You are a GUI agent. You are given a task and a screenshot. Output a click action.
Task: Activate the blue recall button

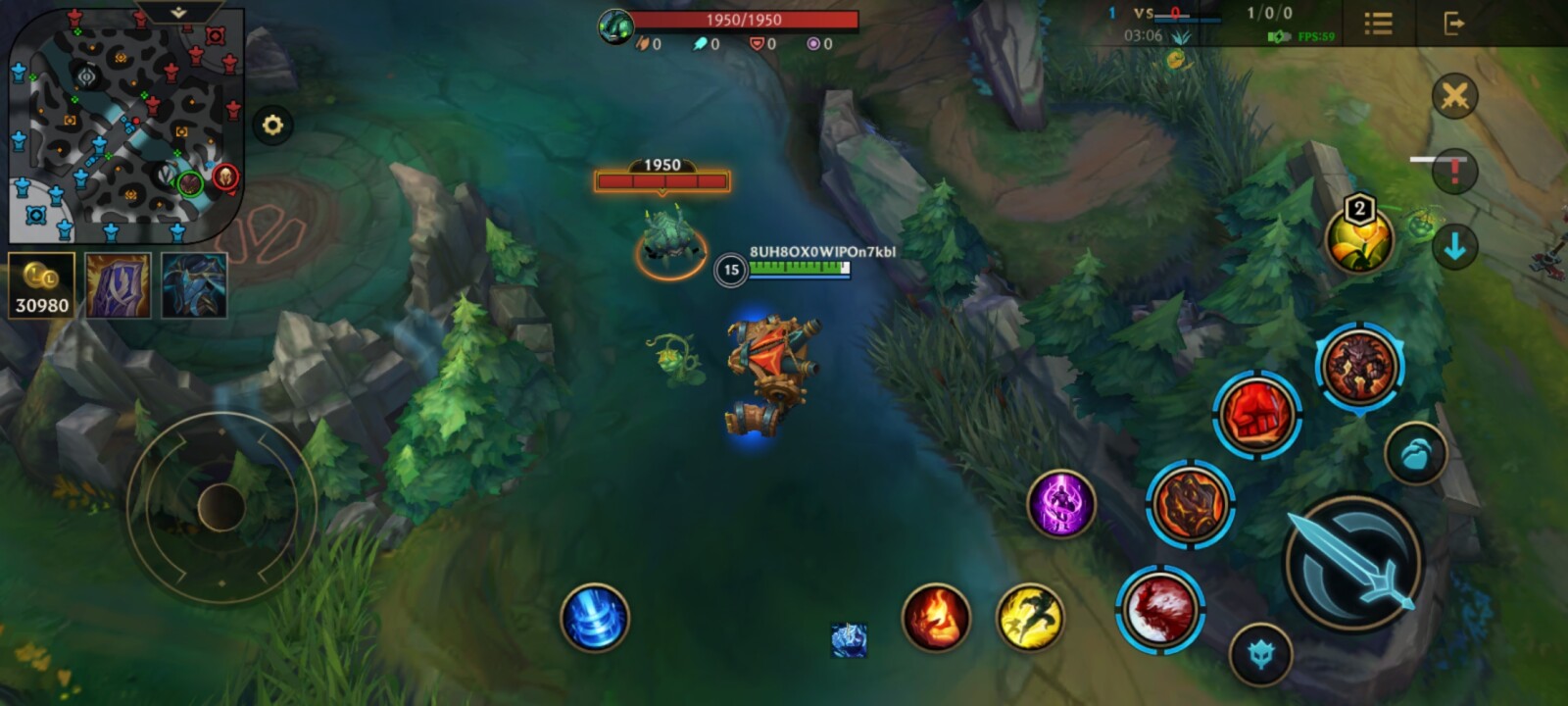[594, 618]
